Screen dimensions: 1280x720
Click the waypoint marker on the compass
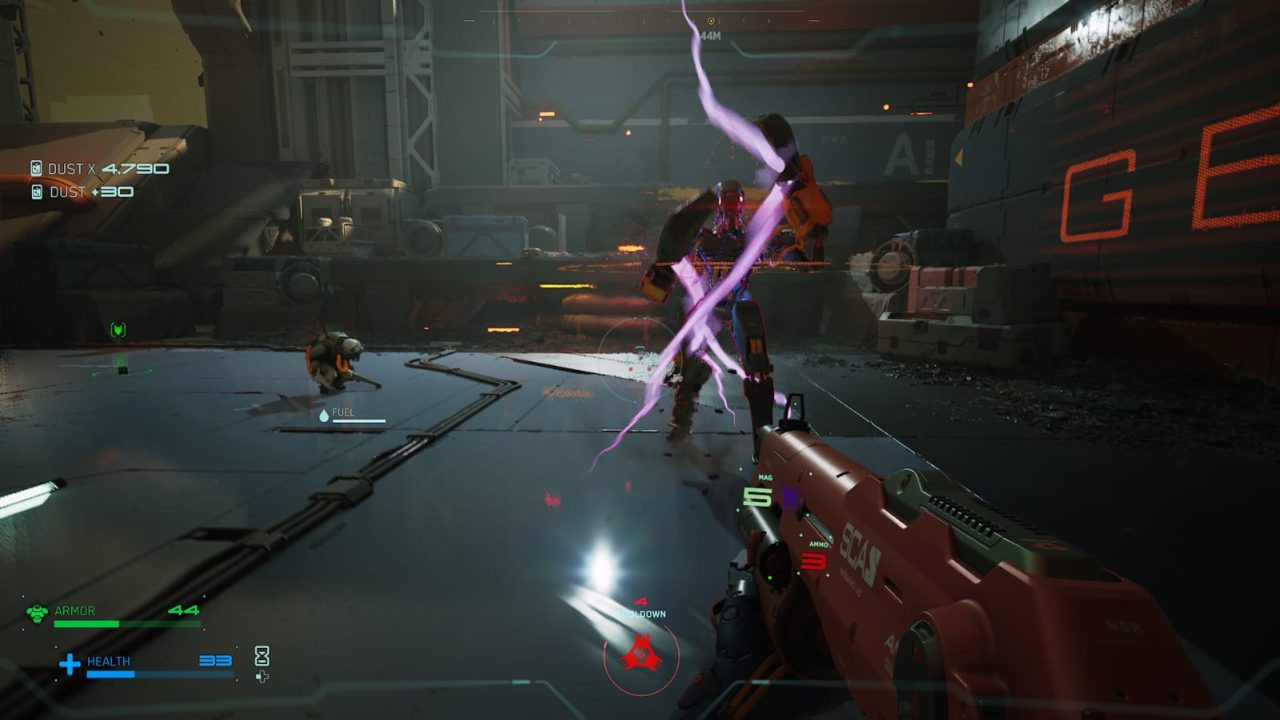click(711, 20)
